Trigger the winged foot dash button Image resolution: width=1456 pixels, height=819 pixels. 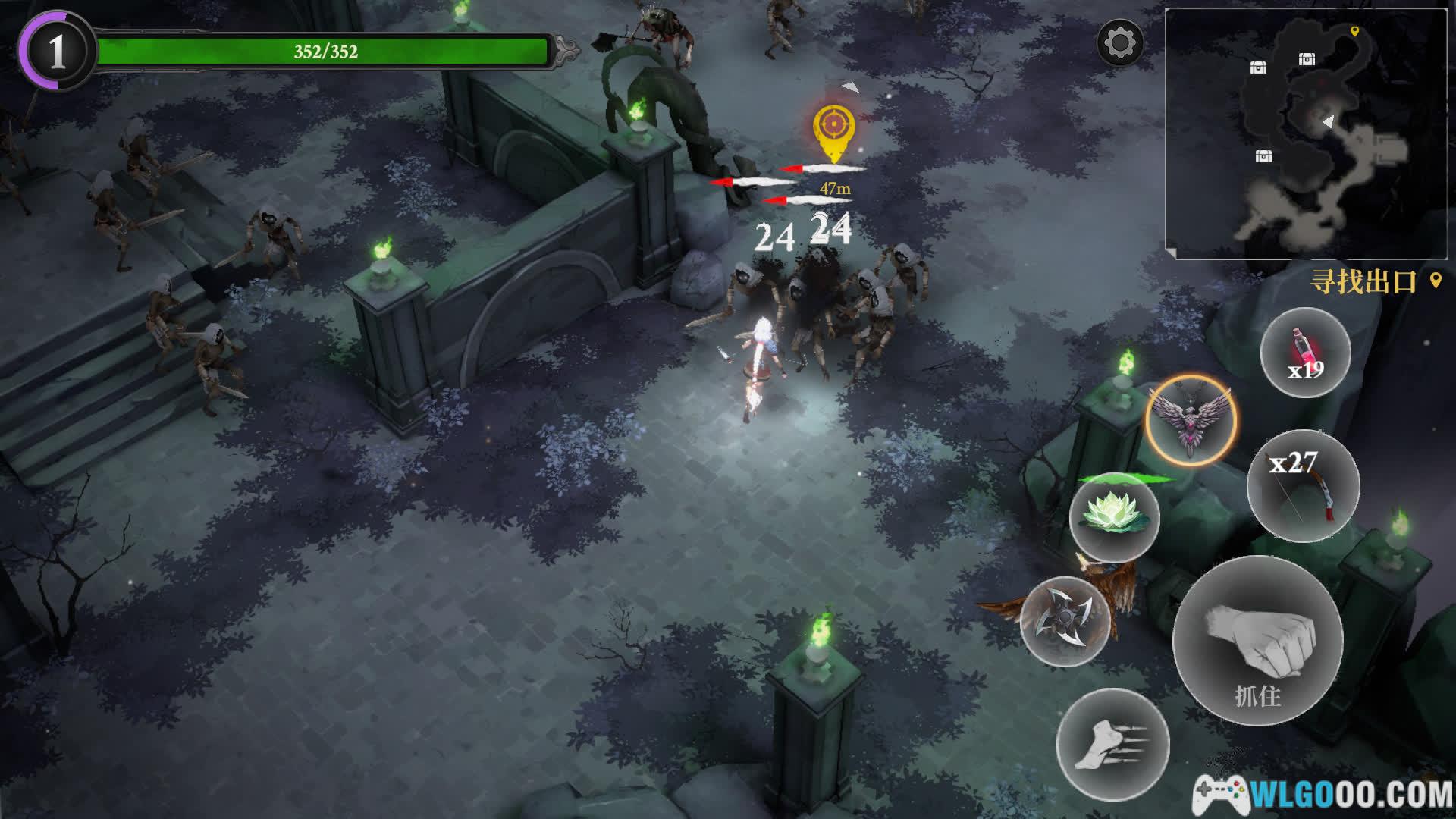[1112, 745]
